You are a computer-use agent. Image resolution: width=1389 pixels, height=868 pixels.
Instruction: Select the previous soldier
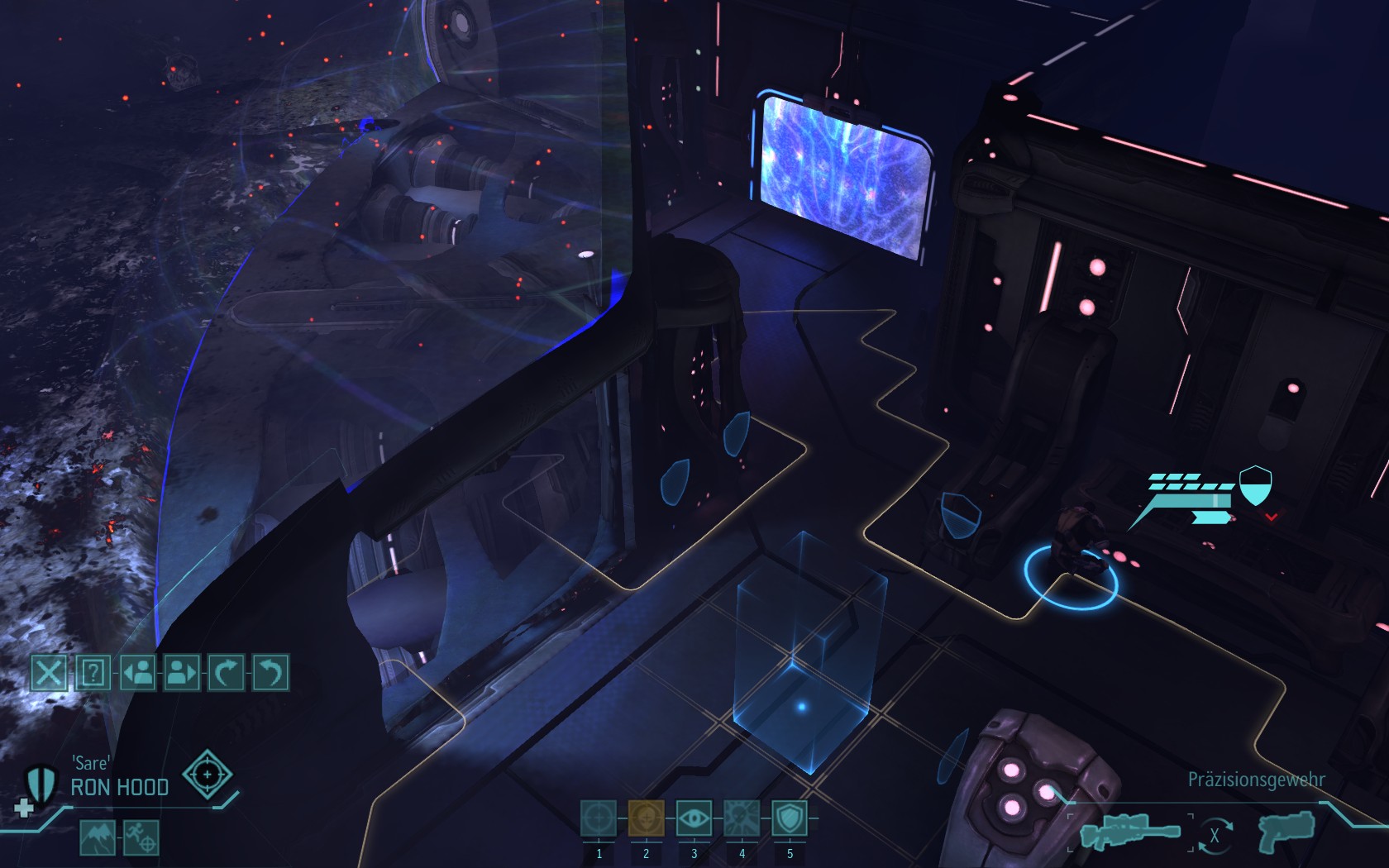click(x=138, y=673)
